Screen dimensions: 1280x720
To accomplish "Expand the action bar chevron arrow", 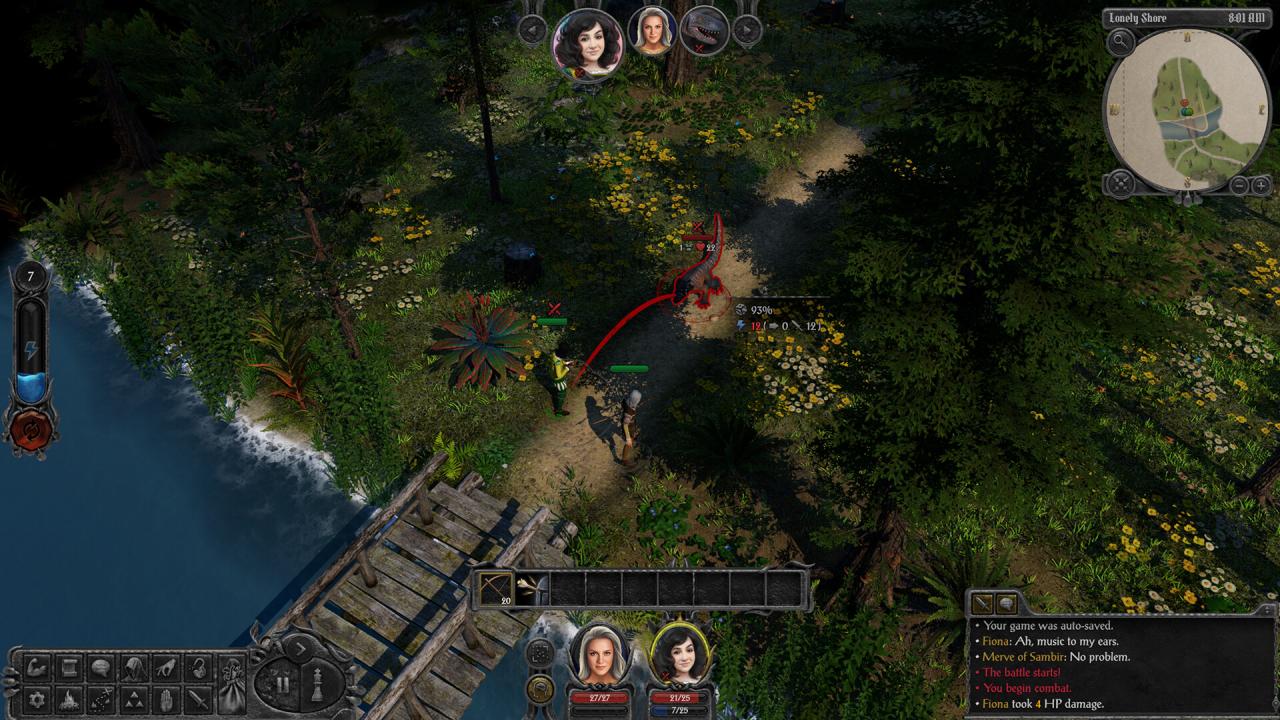I will click(301, 648).
